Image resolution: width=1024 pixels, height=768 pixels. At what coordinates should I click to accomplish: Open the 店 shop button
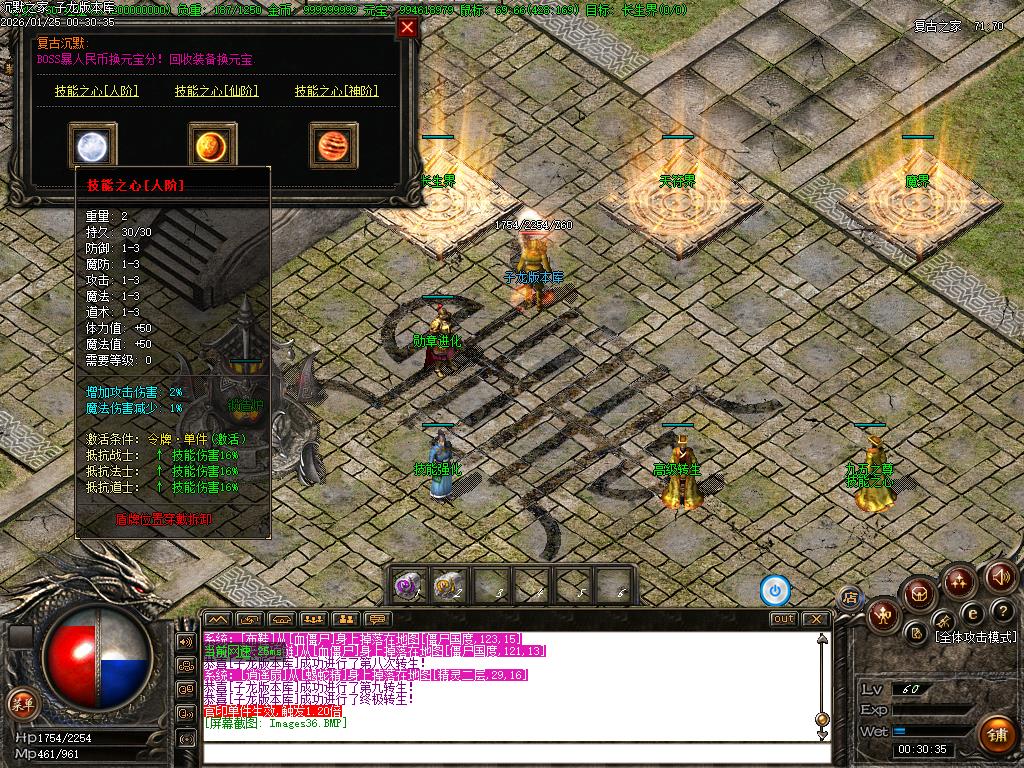(850, 598)
